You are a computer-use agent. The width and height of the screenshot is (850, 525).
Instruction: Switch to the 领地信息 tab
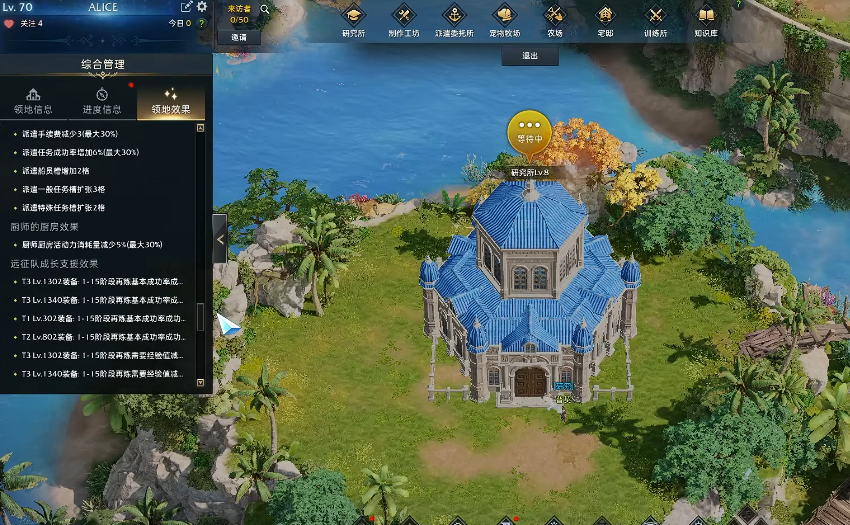pos(34,101)
